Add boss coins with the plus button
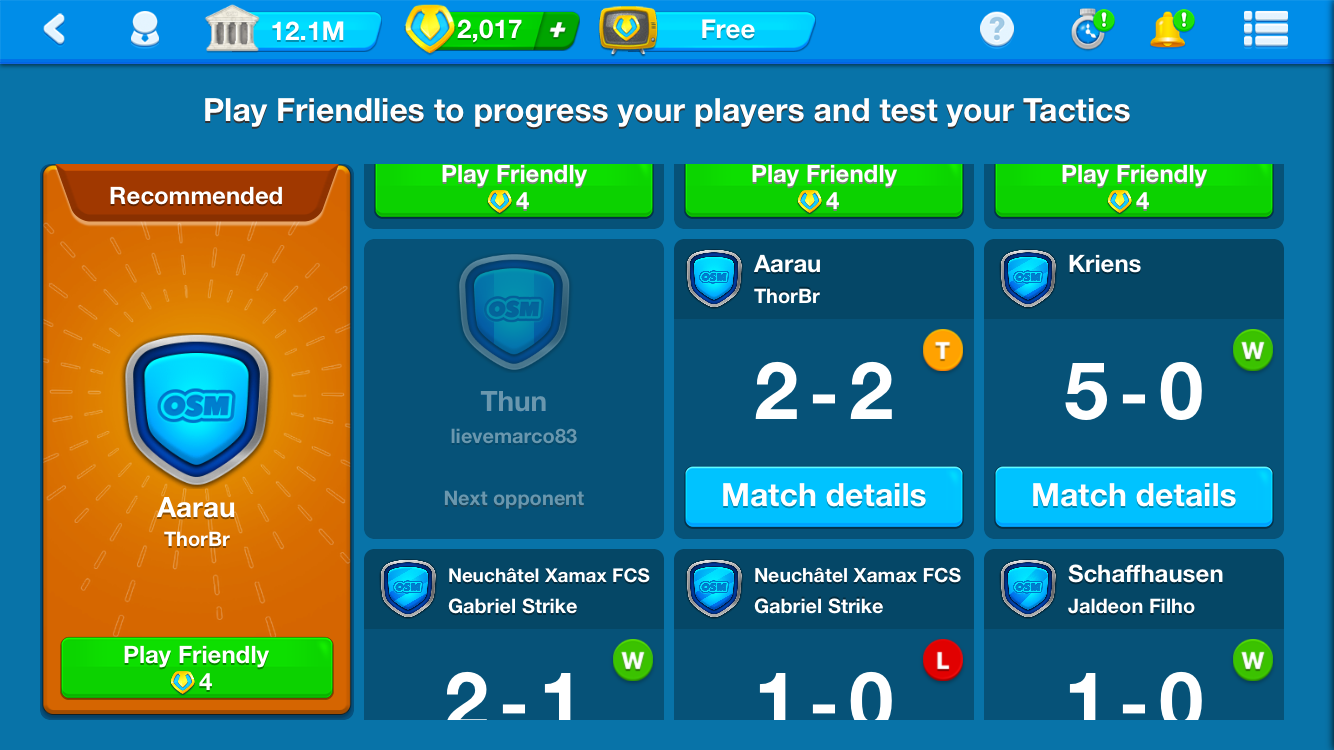The height and width of the screenshot is (750, 1334). tap(557, 31)
